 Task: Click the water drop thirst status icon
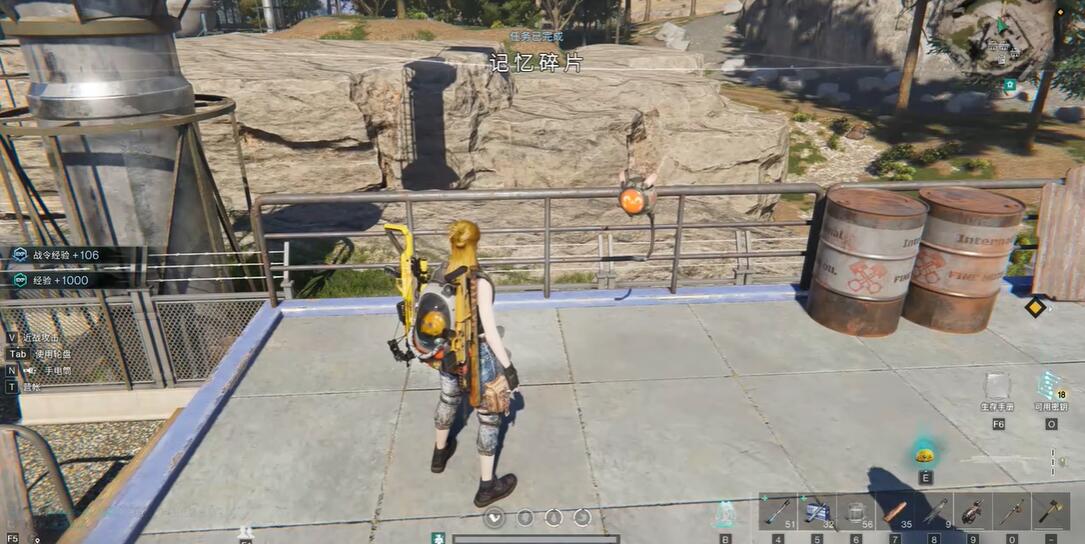point(554,517)
